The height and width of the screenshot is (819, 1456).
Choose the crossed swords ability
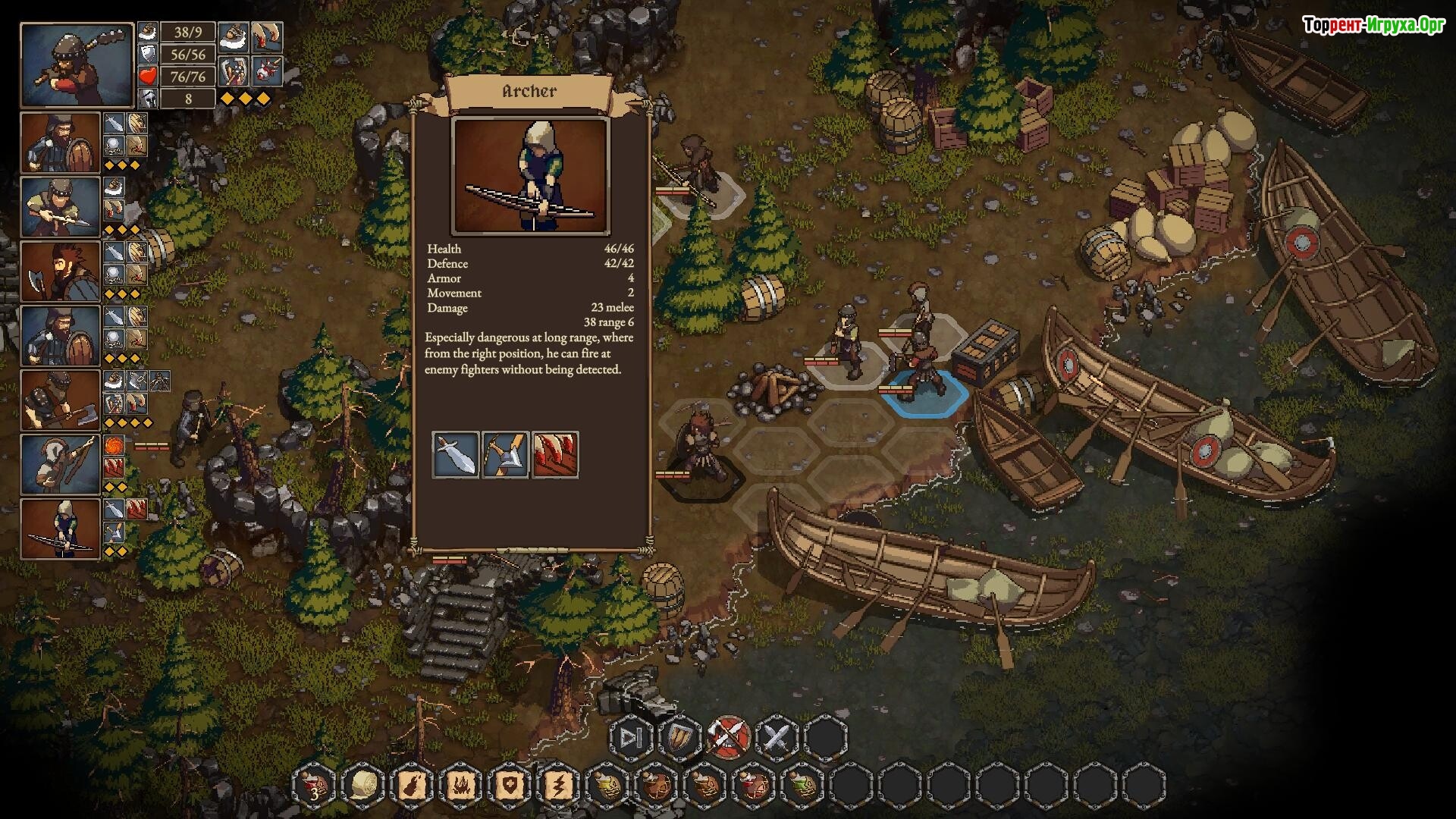(777, 737)
